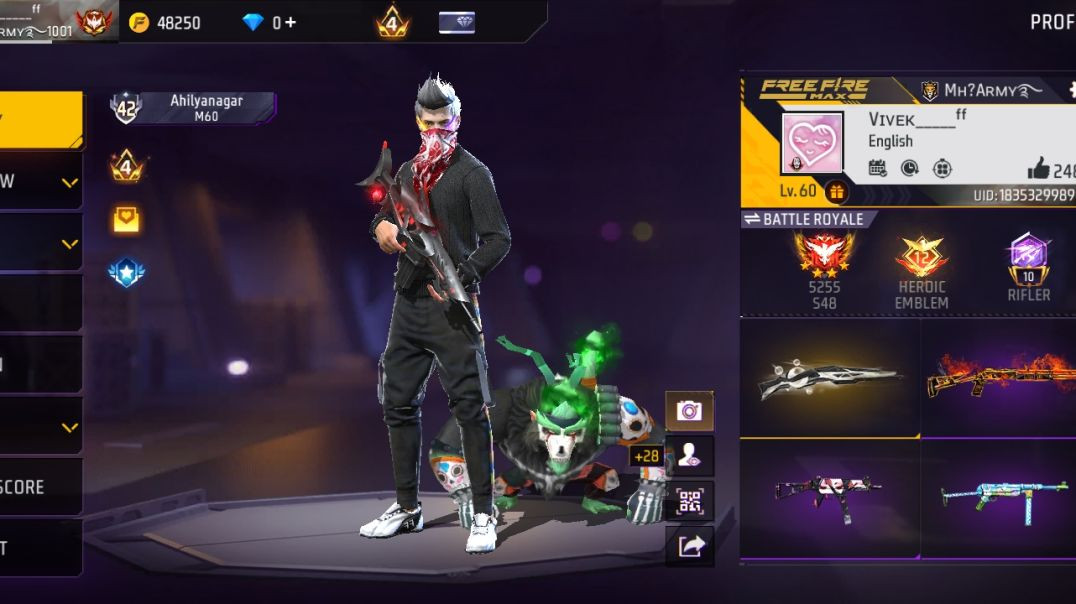Viewport: 1076px width, 604px height.
Task: Like the profile with the thumbs-up
Action: click(x=1038, y=170)
